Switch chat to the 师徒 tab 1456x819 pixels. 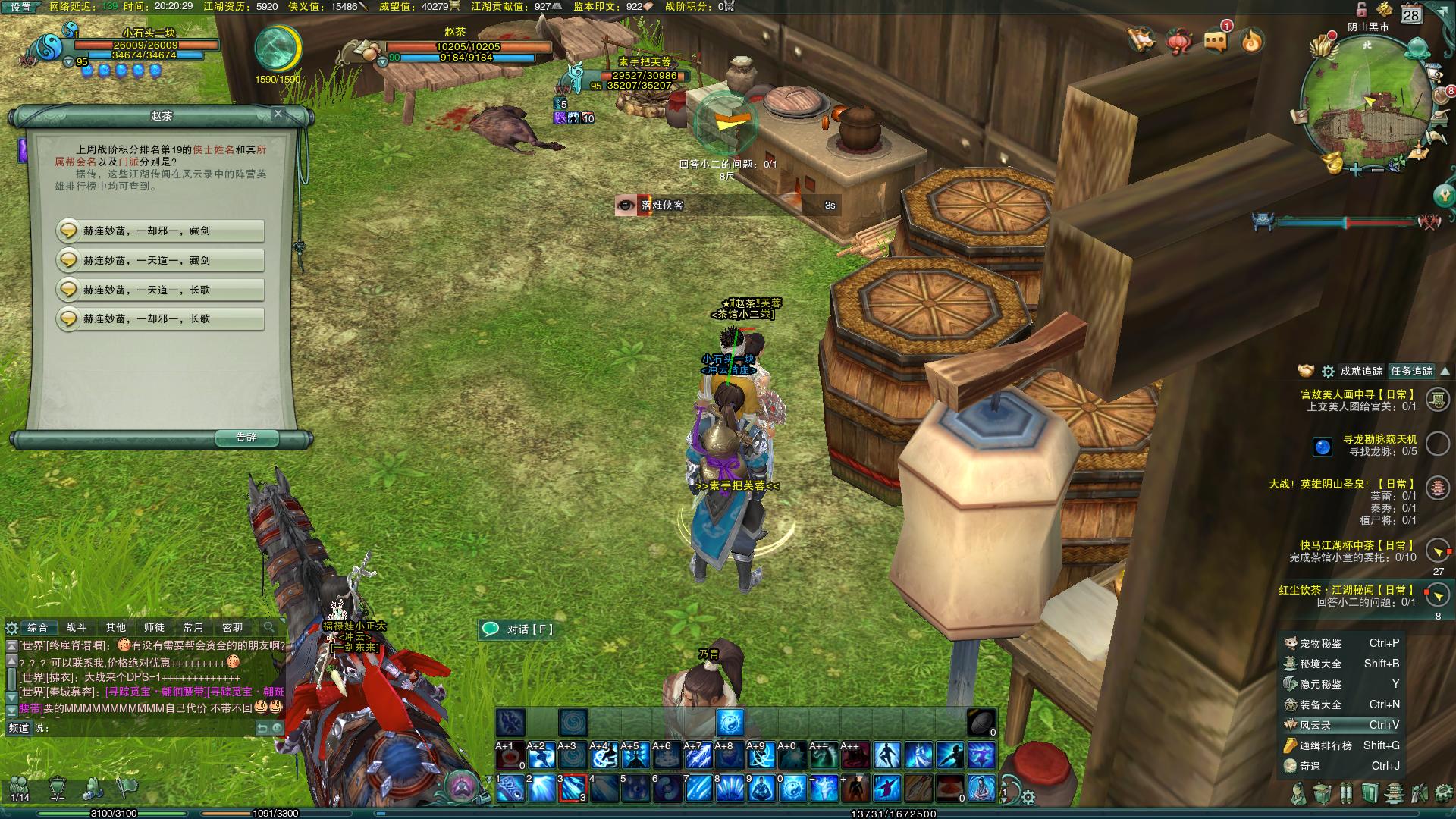click(x=154, y=628)
